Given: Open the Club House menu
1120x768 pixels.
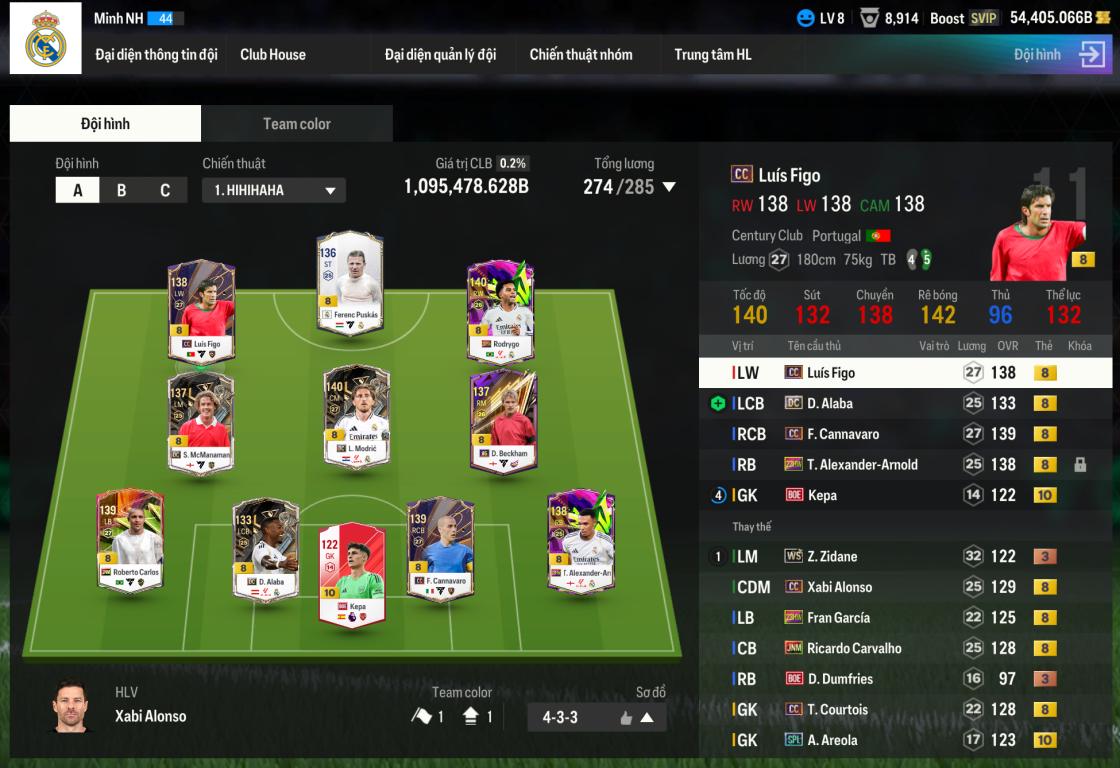Looking at the screenshot, I should (273, 55).
